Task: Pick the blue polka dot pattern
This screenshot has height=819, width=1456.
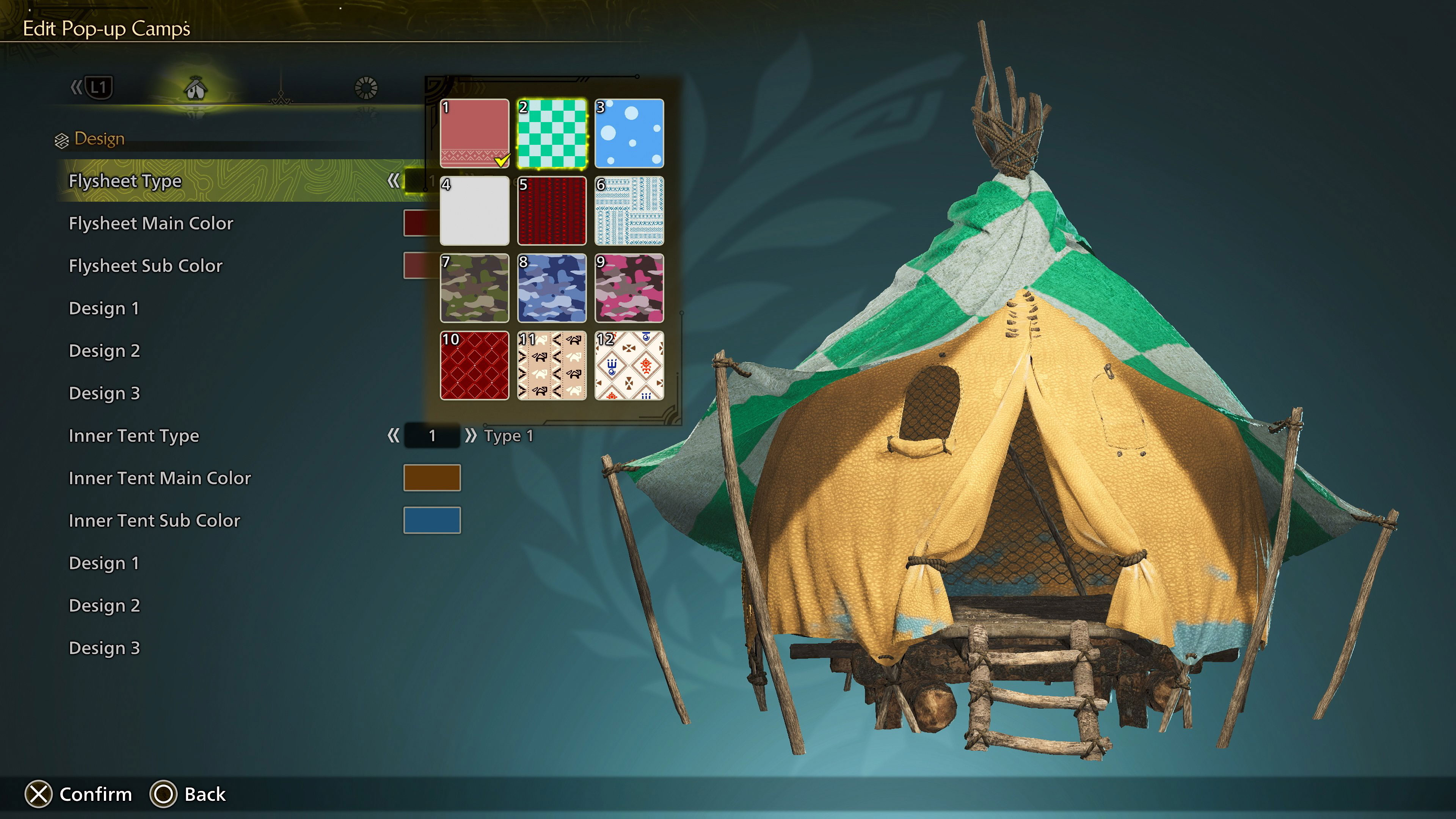Action: [629, 133]
